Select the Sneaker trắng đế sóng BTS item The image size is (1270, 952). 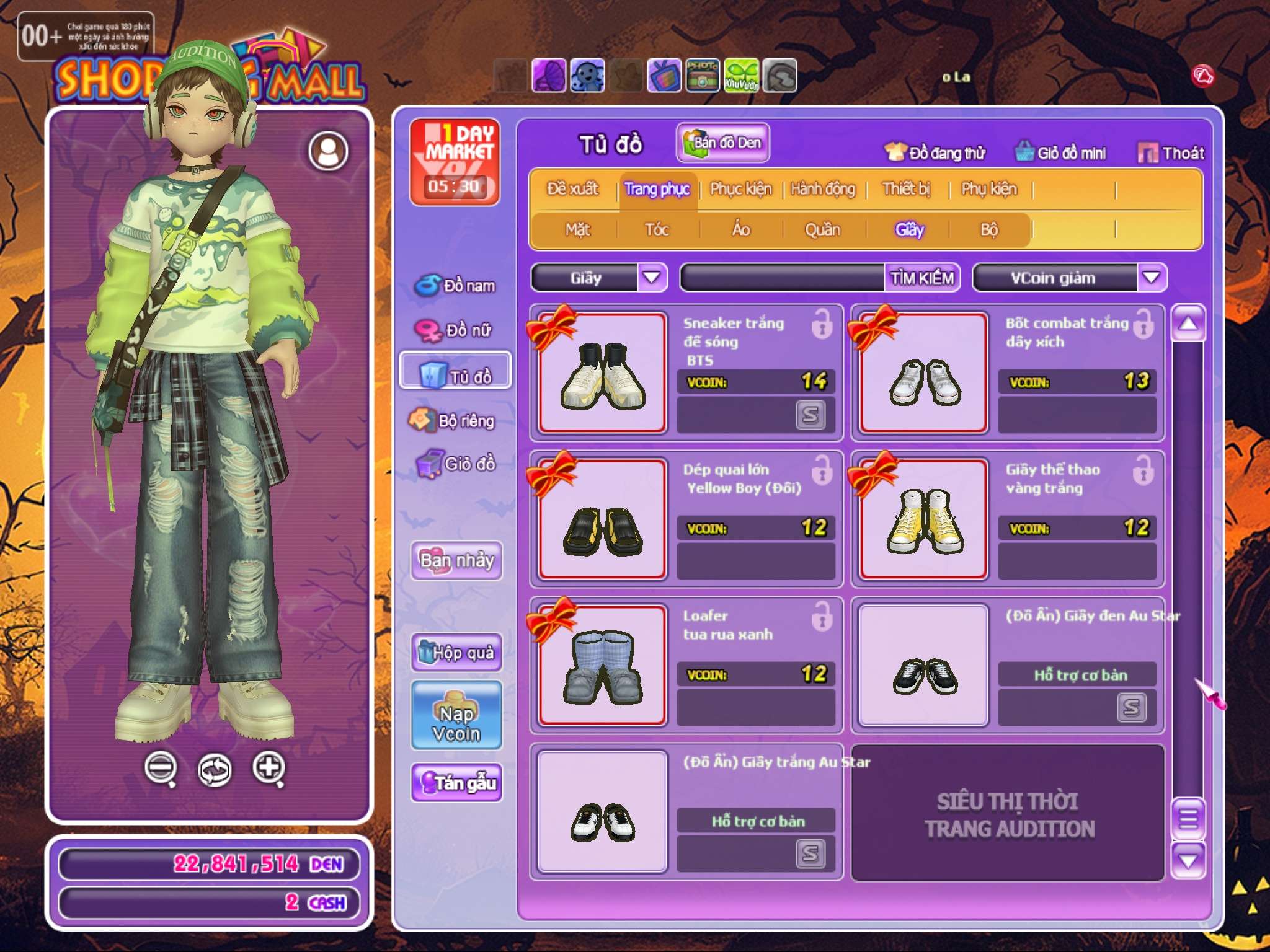point(603,373)
